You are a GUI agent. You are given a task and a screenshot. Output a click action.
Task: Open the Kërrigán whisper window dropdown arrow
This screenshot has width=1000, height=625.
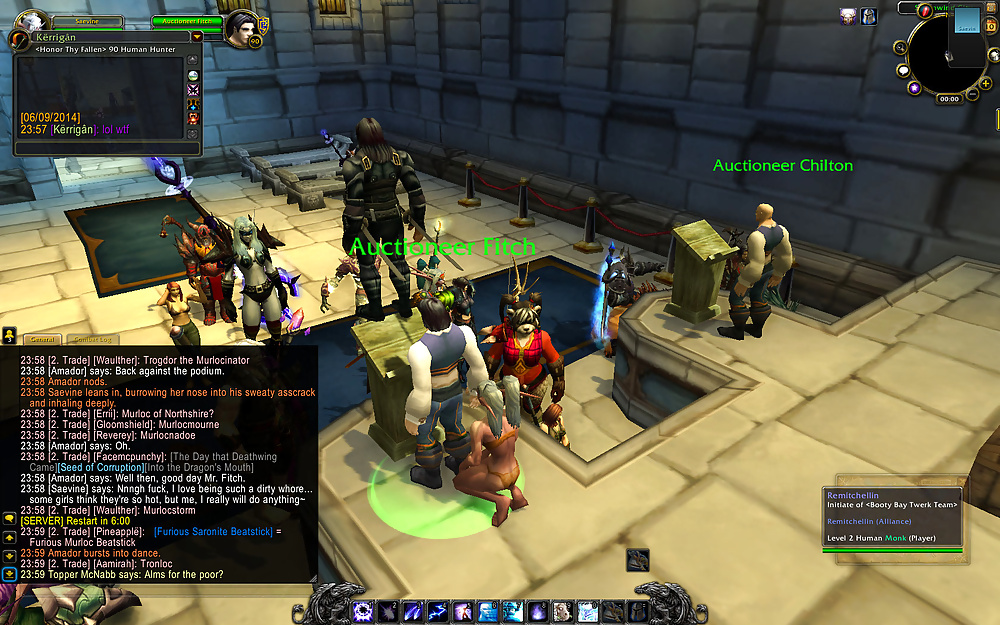click(x=196, y=36)
